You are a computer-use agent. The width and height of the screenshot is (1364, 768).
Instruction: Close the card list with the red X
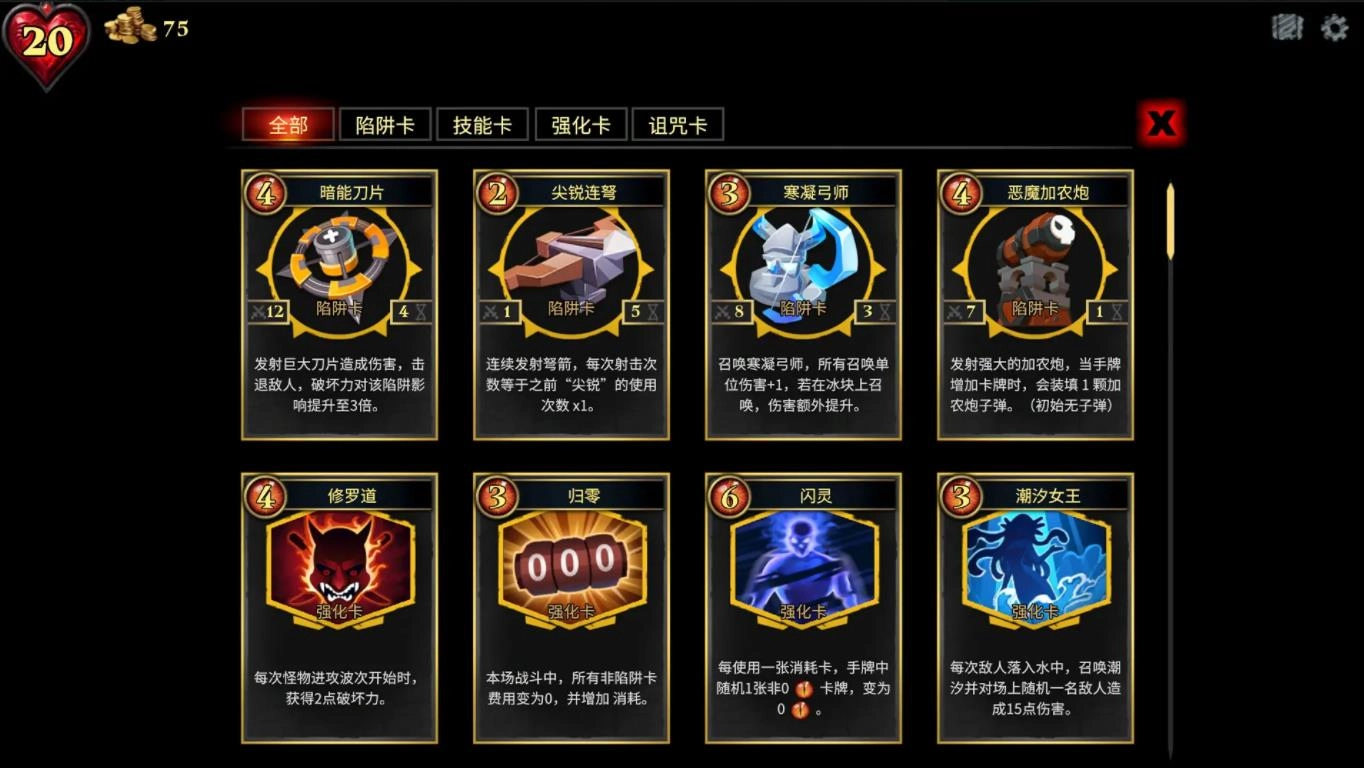coord(1160,123)
